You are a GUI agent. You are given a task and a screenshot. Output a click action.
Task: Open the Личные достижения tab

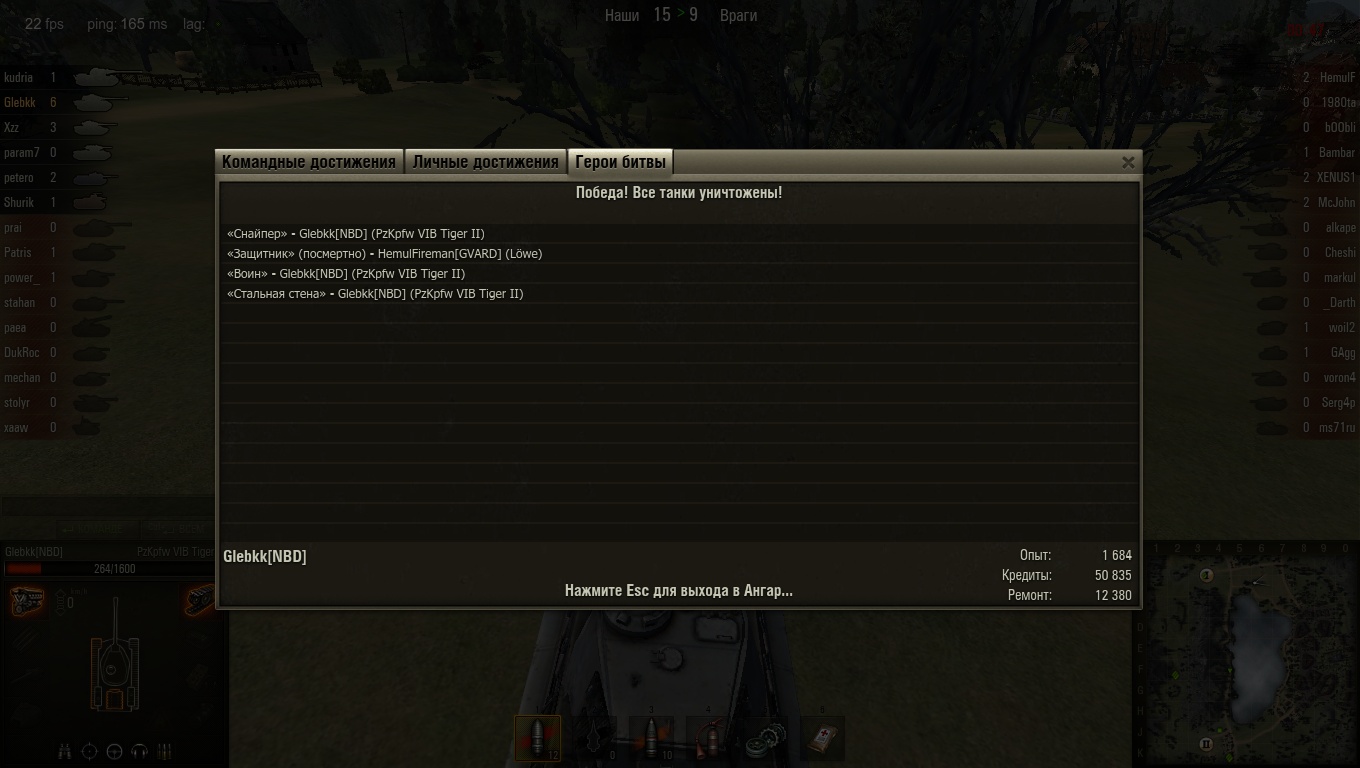[x=485, y=162]
